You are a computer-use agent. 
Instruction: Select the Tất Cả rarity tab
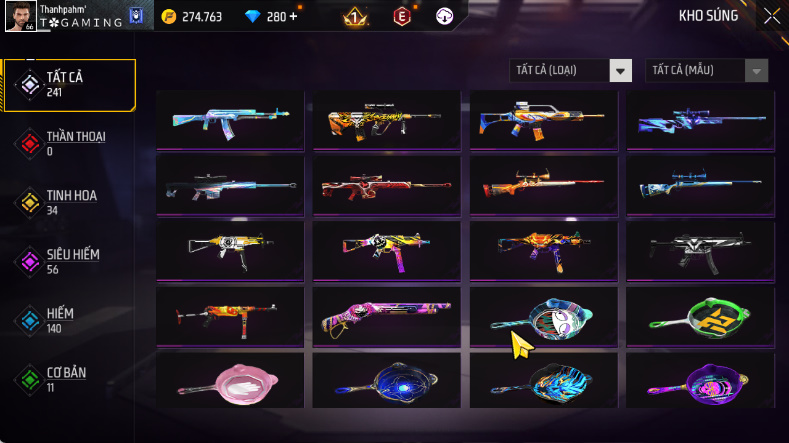(70, 84)
